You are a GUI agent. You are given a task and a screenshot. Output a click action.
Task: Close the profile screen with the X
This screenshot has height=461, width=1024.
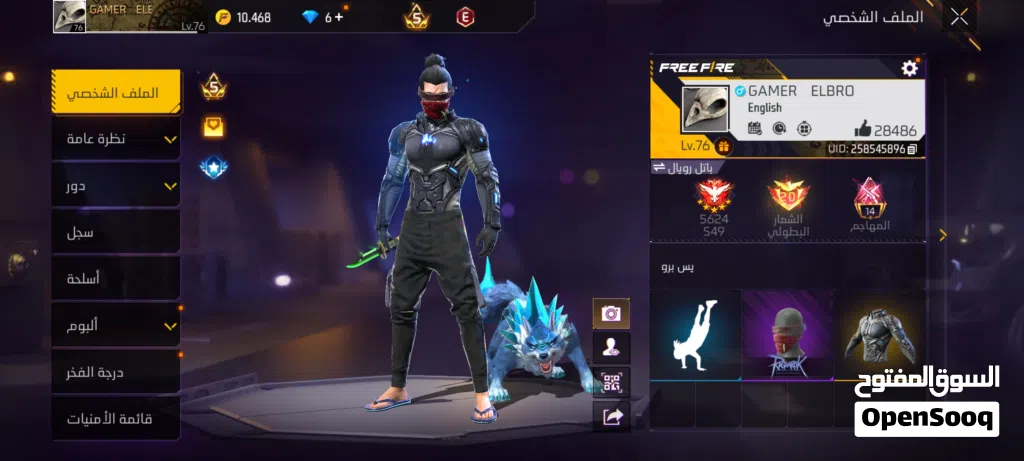(x=959, y=16)
